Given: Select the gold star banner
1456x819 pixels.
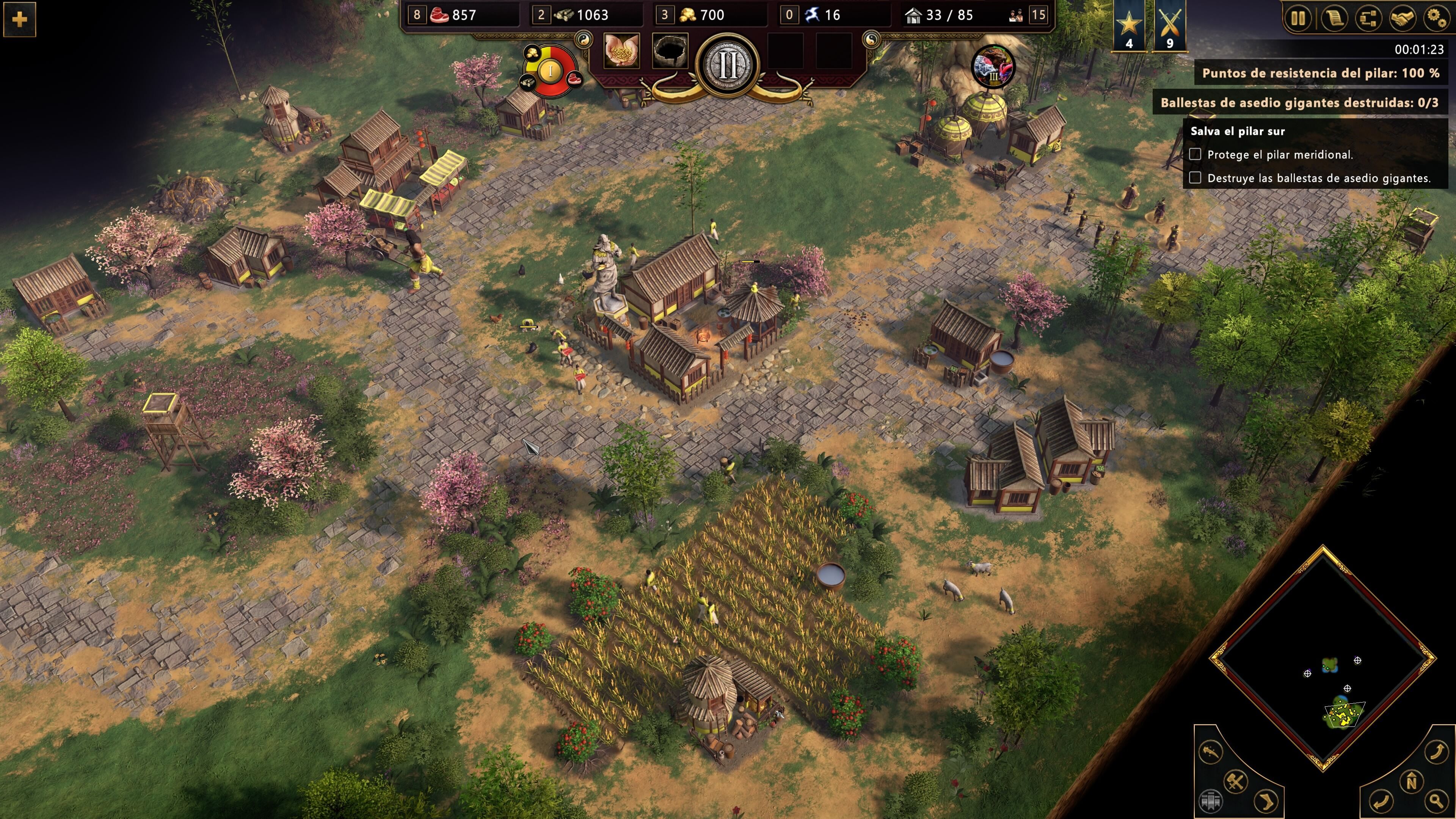Looking at the screenshot, I should pos(1129,25).
